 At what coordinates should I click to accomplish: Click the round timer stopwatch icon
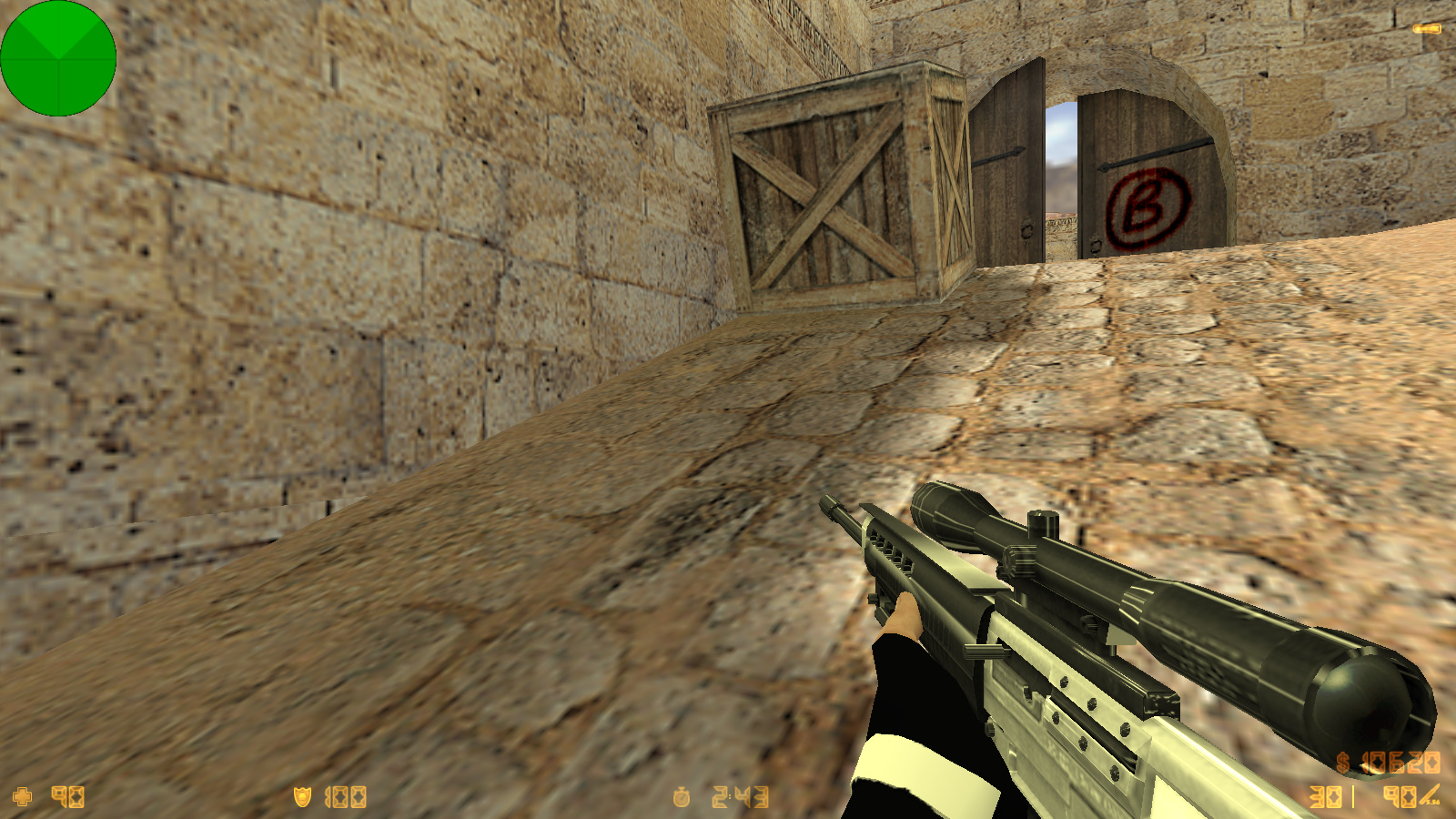(682, 798)
